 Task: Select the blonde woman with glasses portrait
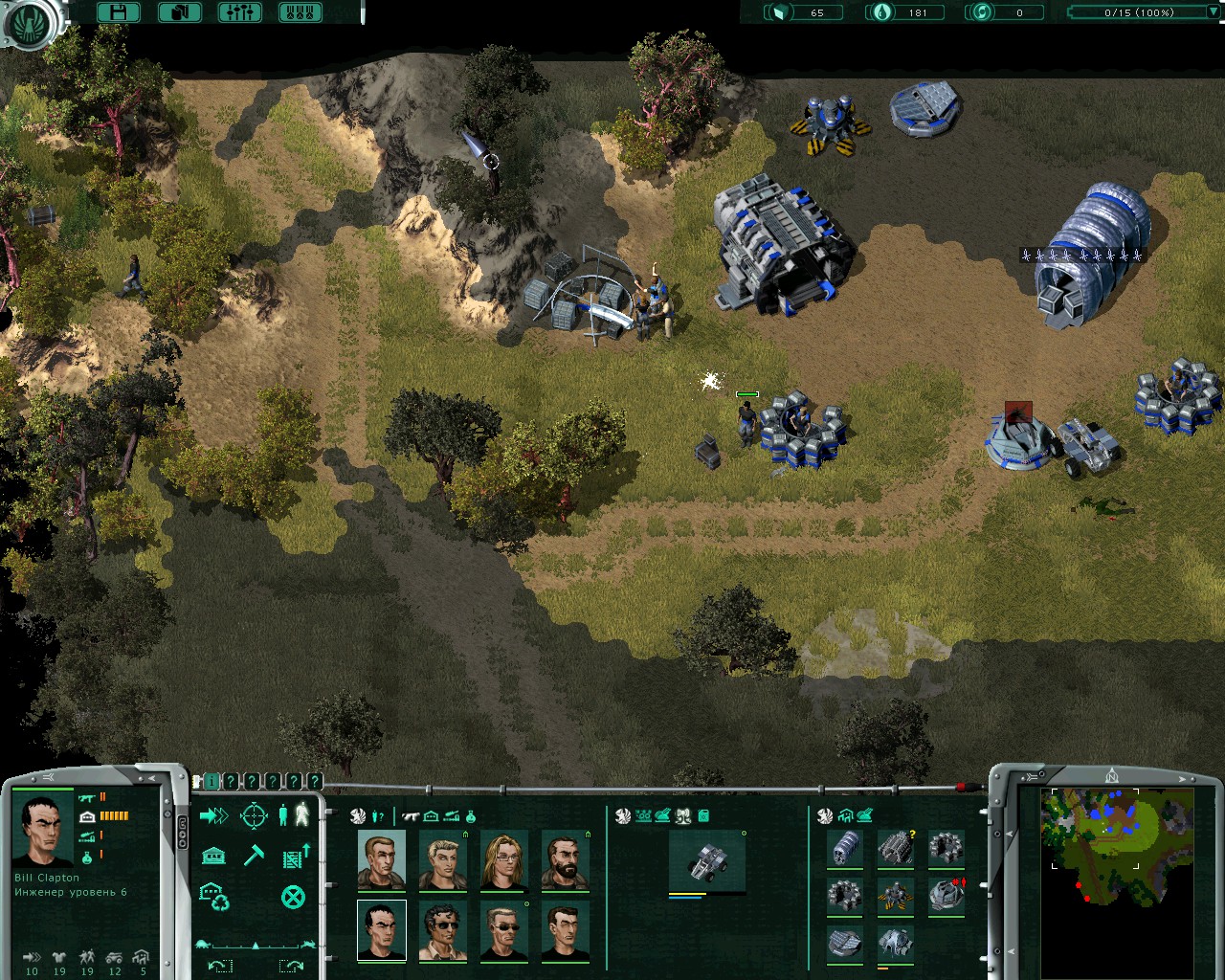click(503, 860)
